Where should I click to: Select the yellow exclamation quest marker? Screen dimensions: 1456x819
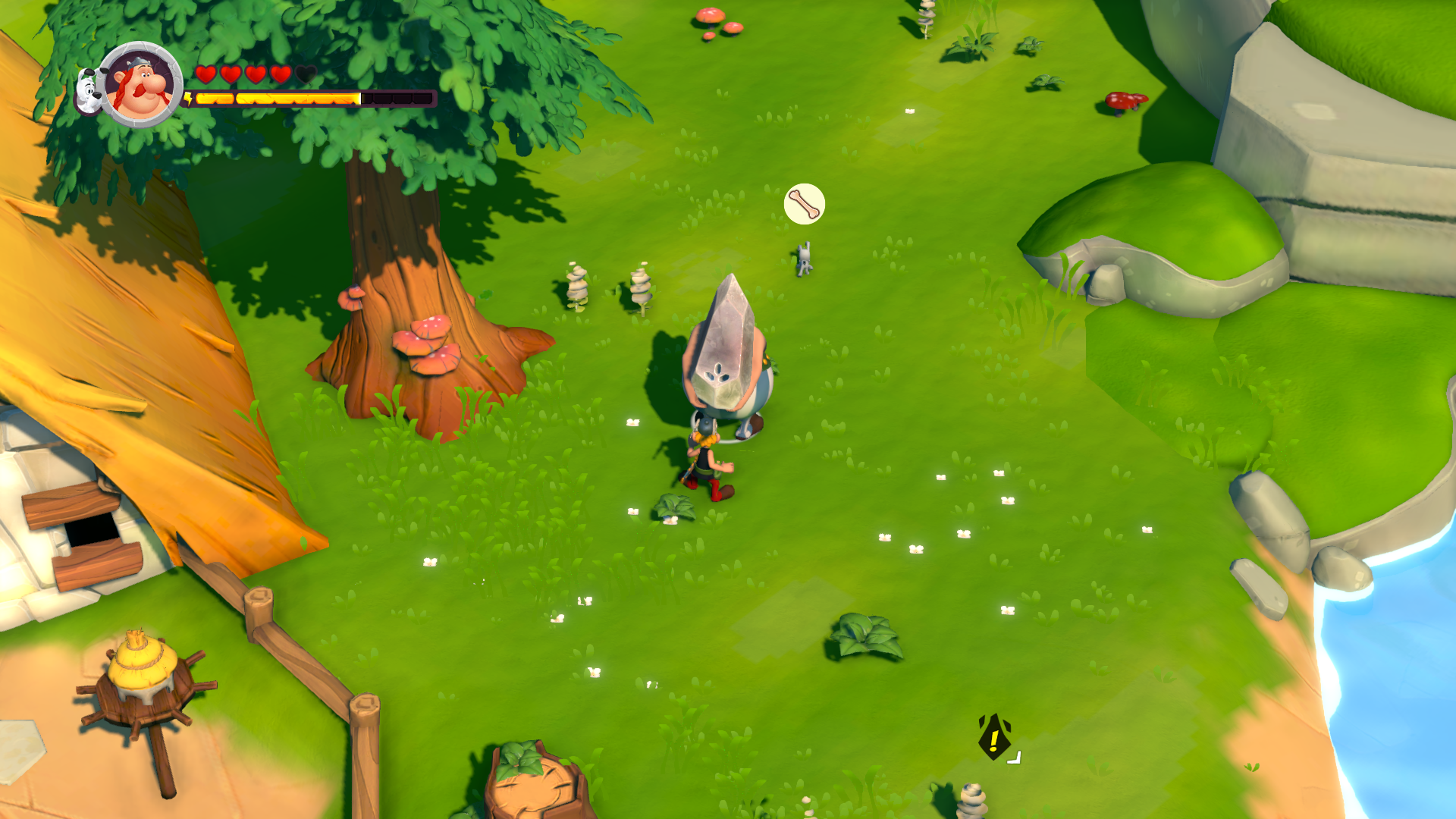pos(993,737)
